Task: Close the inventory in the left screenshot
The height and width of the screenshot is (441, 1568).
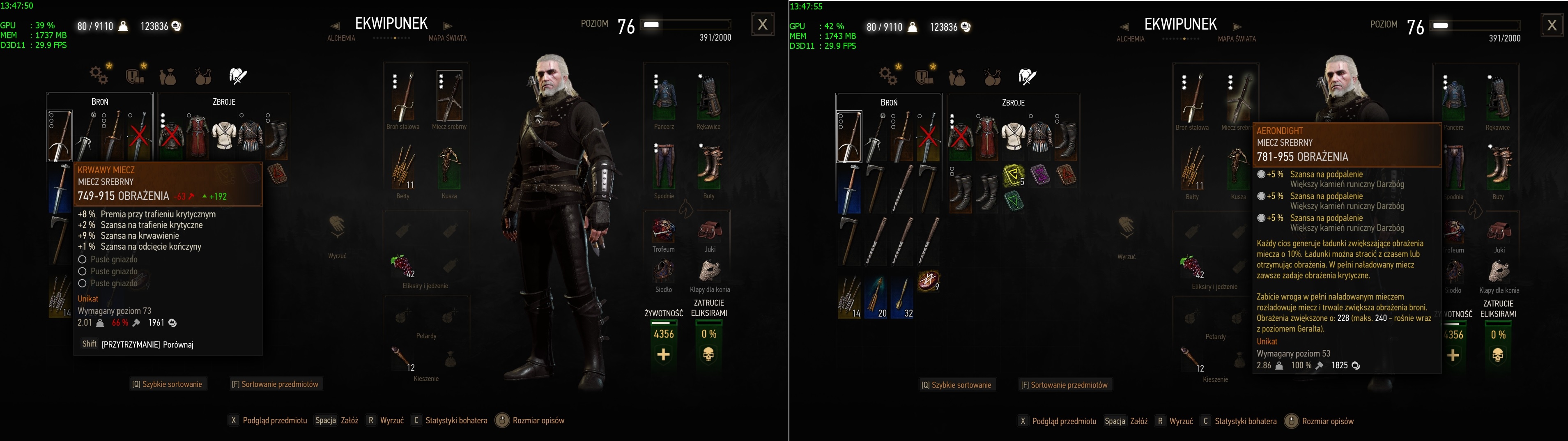Action: point(762,24)
